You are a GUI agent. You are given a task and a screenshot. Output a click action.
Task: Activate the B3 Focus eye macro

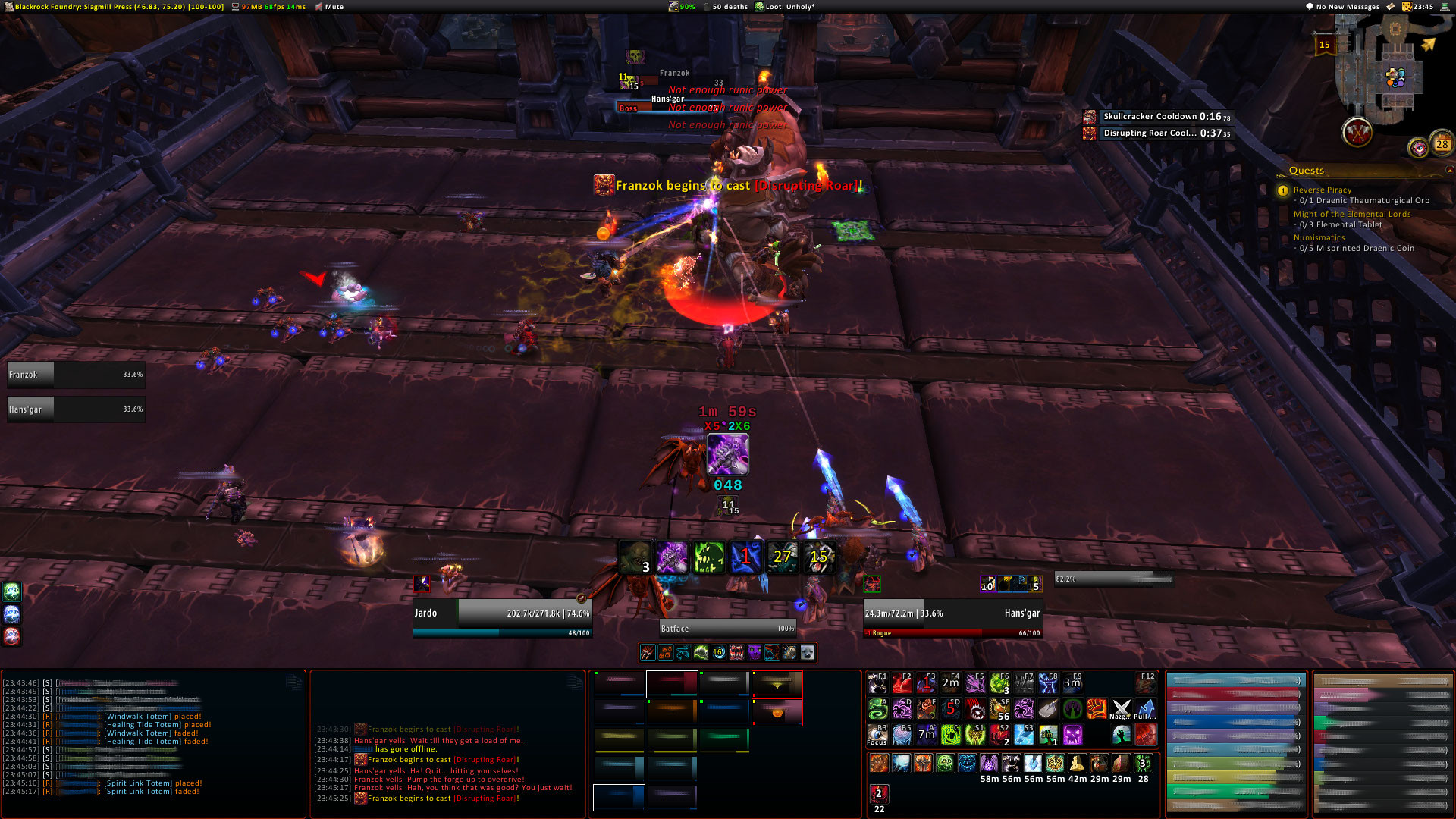[878, 735]
